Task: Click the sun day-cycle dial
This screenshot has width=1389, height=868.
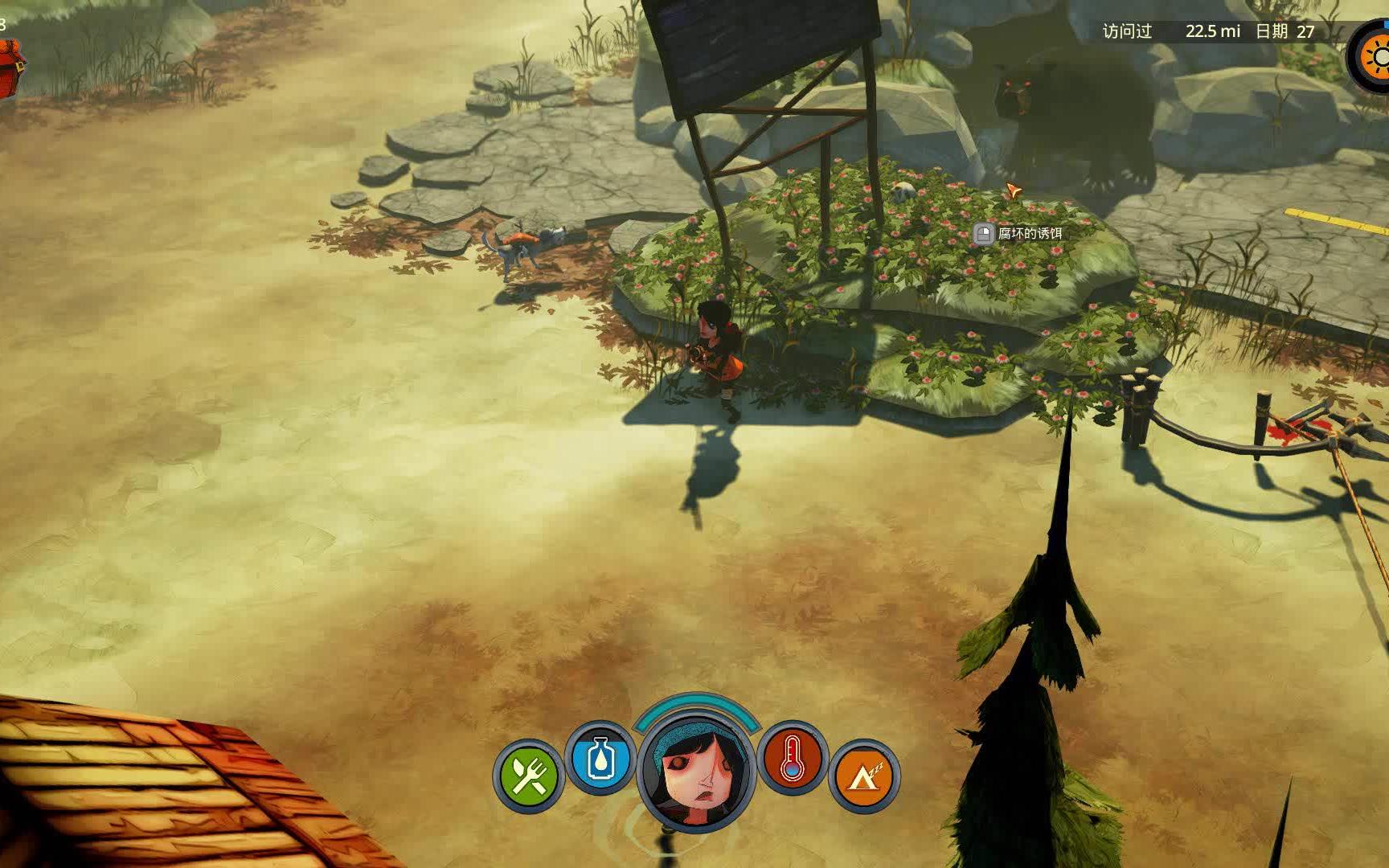Action: pyautogui.click(x=1376, y=56)
